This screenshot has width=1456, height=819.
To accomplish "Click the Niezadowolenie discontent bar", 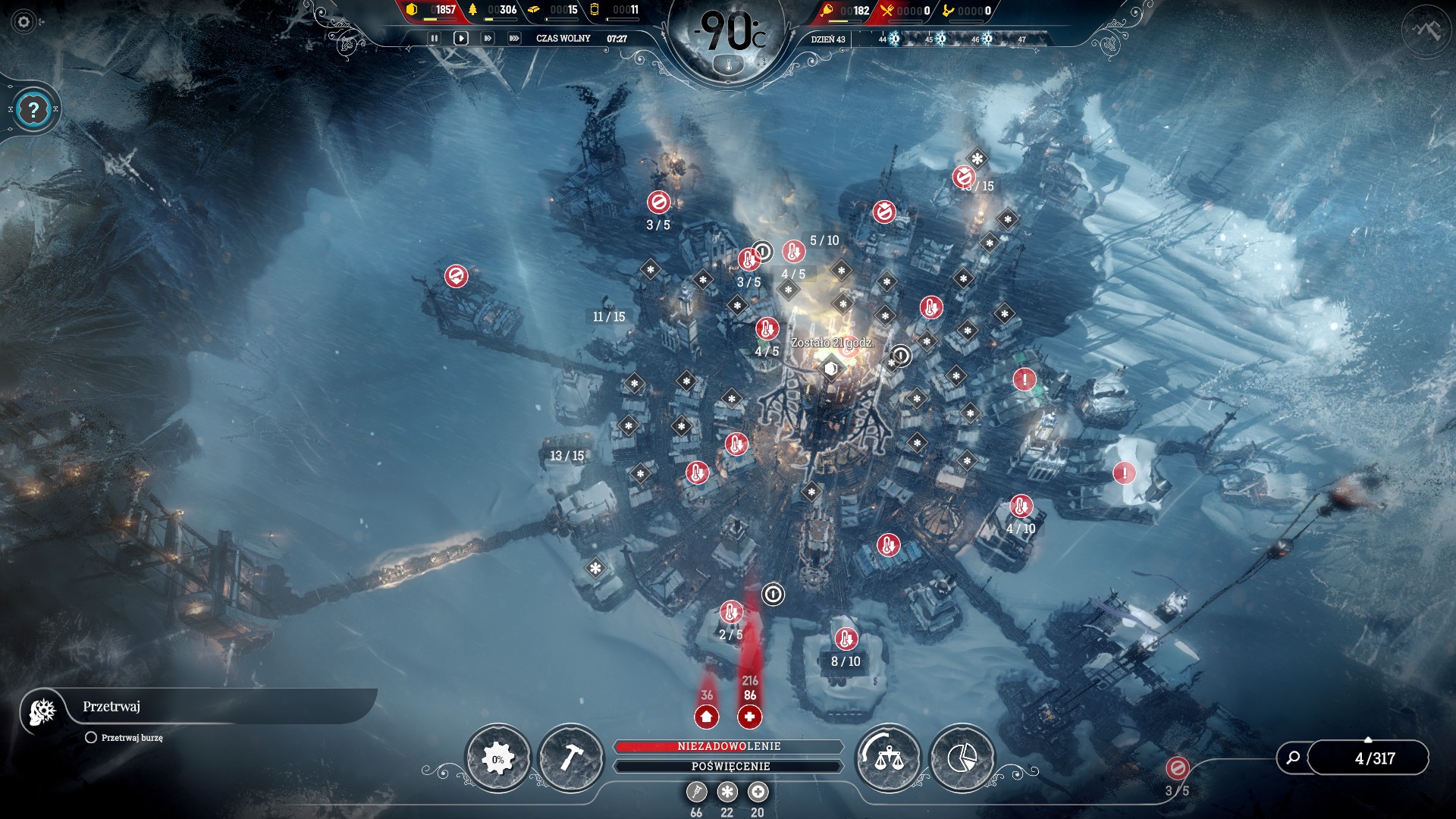I will (729, 746).
